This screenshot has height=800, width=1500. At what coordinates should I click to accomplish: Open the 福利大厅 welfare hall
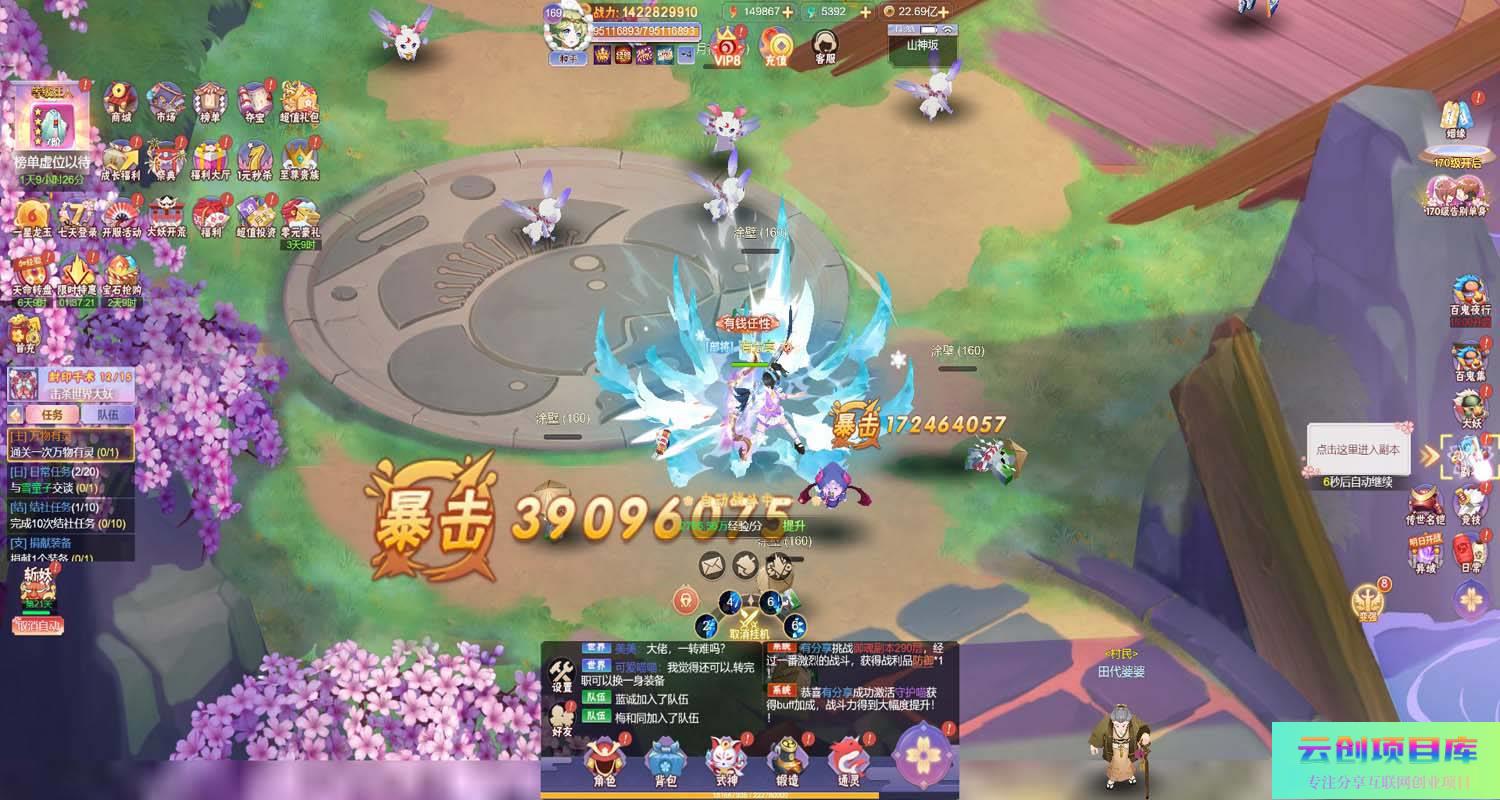click(210, 159)
